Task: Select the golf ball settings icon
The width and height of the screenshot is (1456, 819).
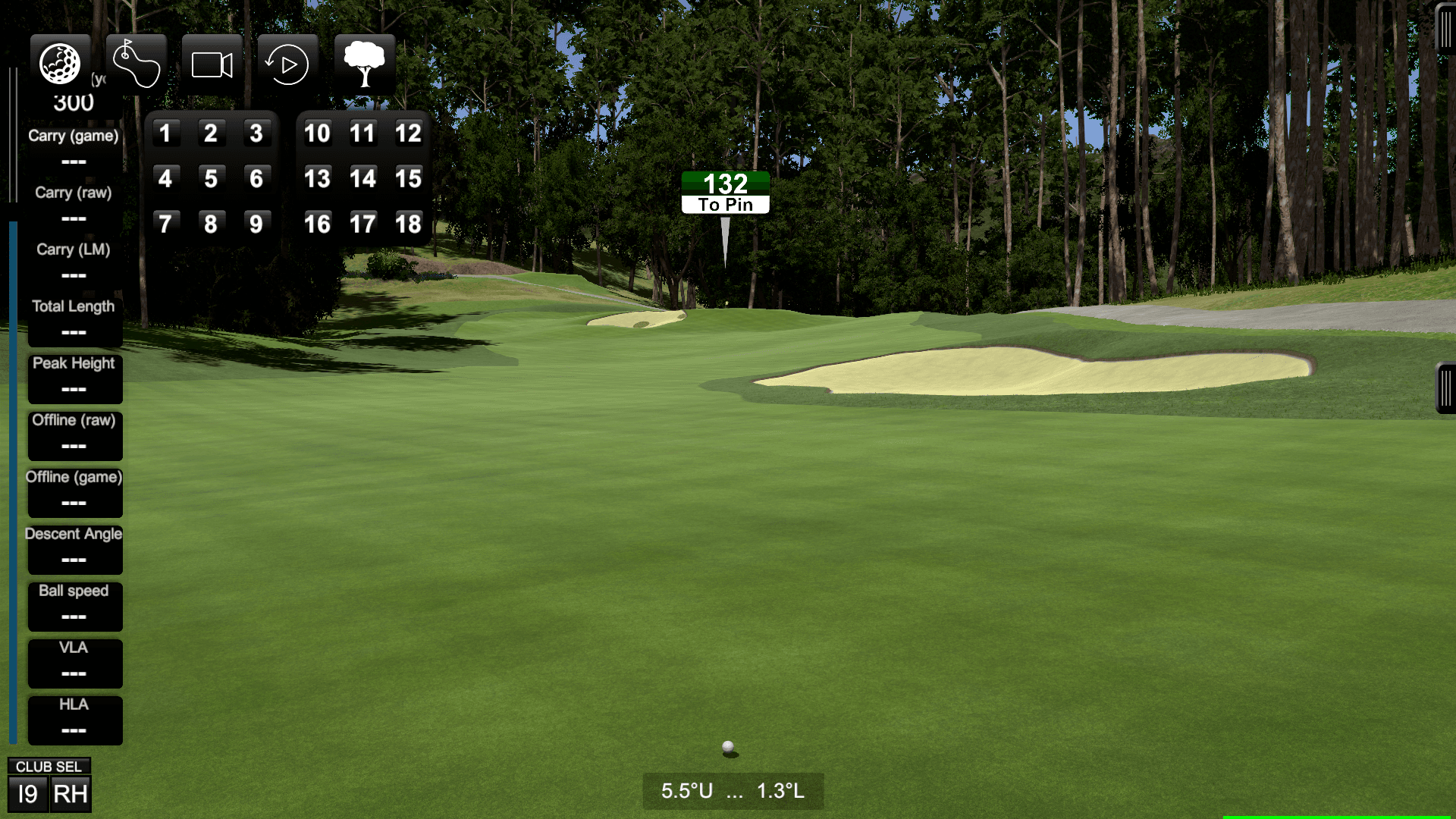Action: pos(61,64)
